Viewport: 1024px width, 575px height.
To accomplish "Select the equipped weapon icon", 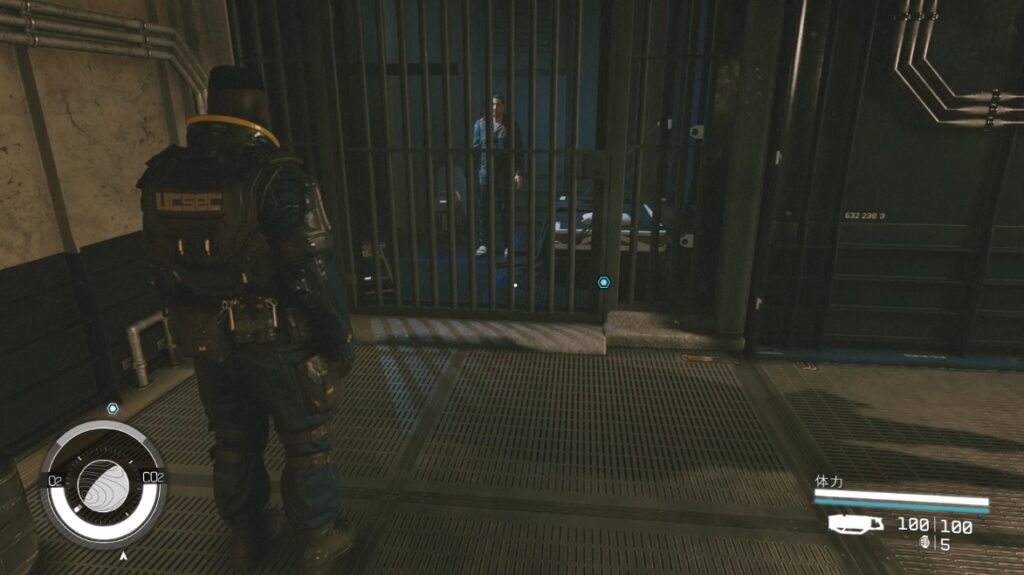I will [856, 524].
